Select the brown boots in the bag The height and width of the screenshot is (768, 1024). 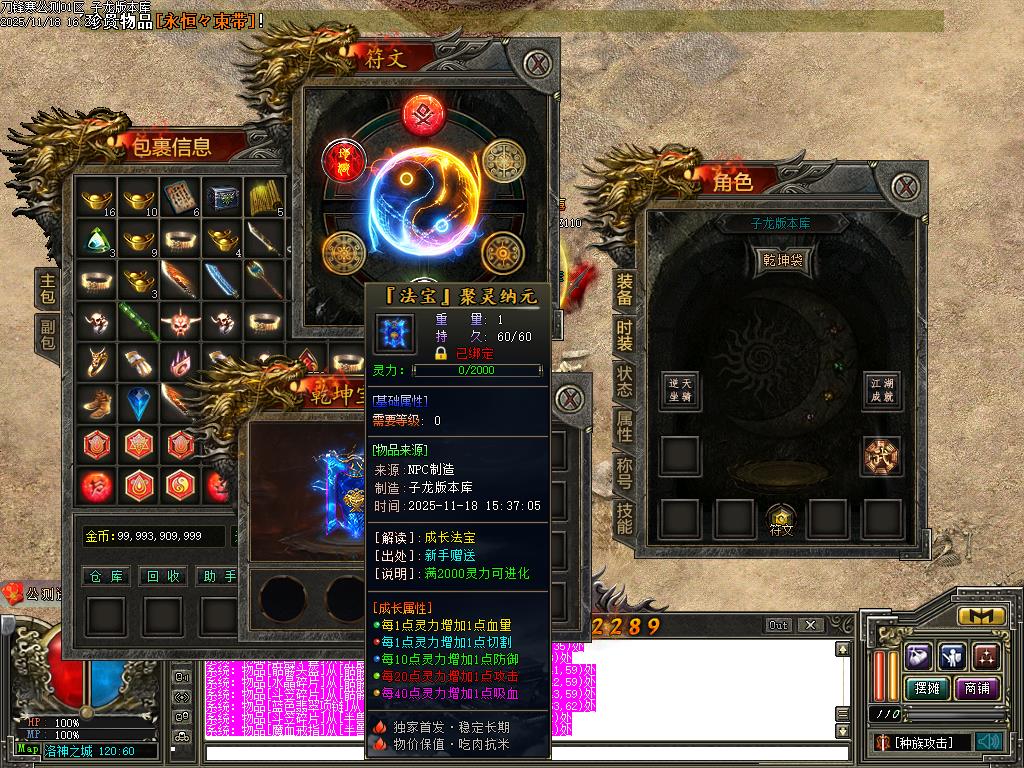pos(97,402)
